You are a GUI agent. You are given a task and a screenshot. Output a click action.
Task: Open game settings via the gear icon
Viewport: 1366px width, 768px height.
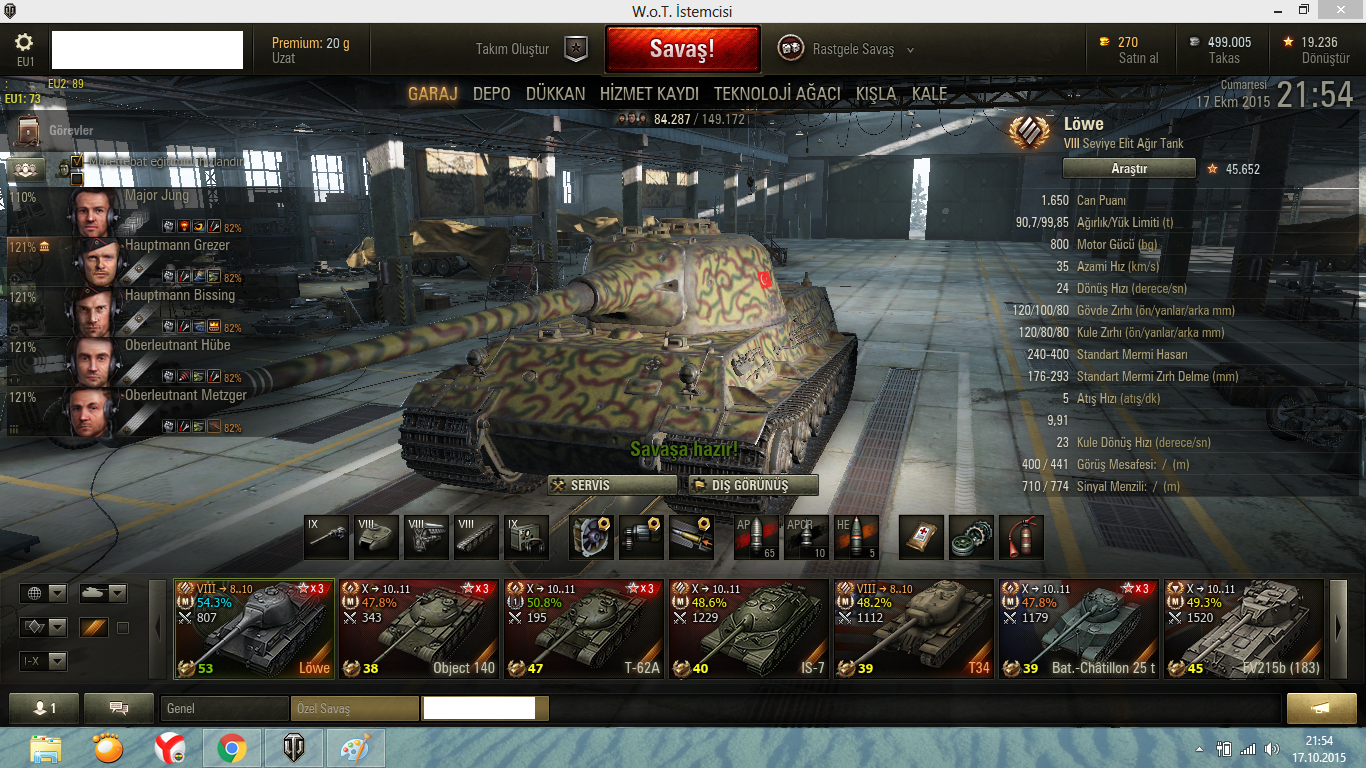pos(25,43)
